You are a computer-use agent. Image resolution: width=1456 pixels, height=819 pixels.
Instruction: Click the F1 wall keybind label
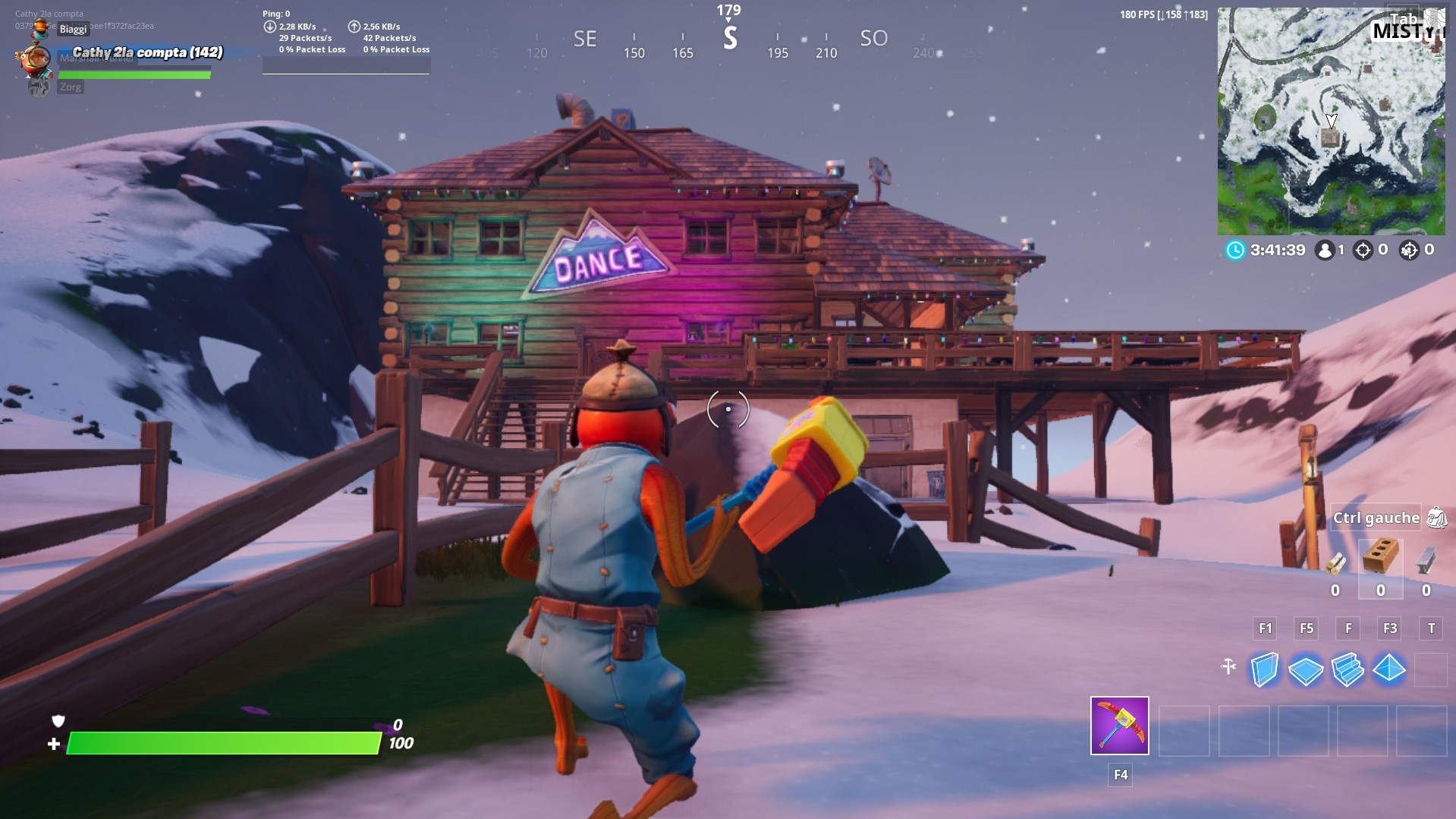tap(1266, 628)
